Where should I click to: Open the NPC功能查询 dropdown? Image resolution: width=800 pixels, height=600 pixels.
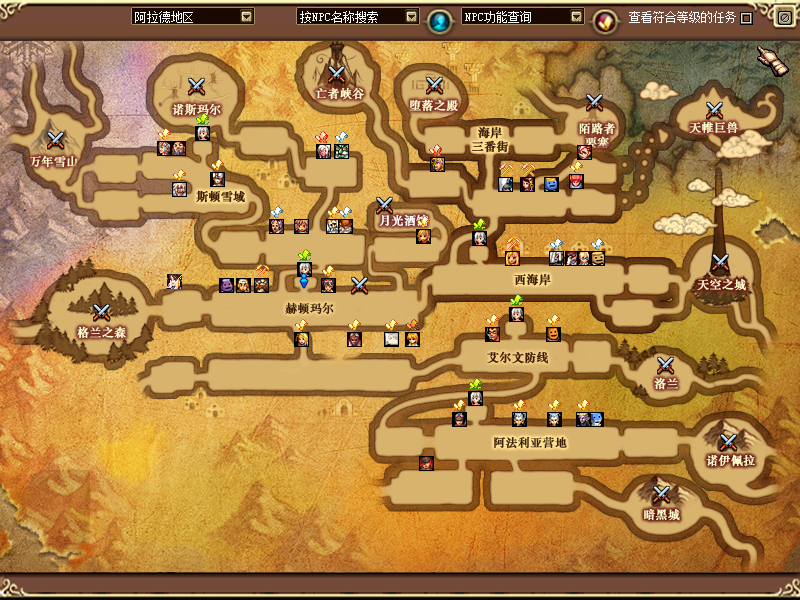575,17
